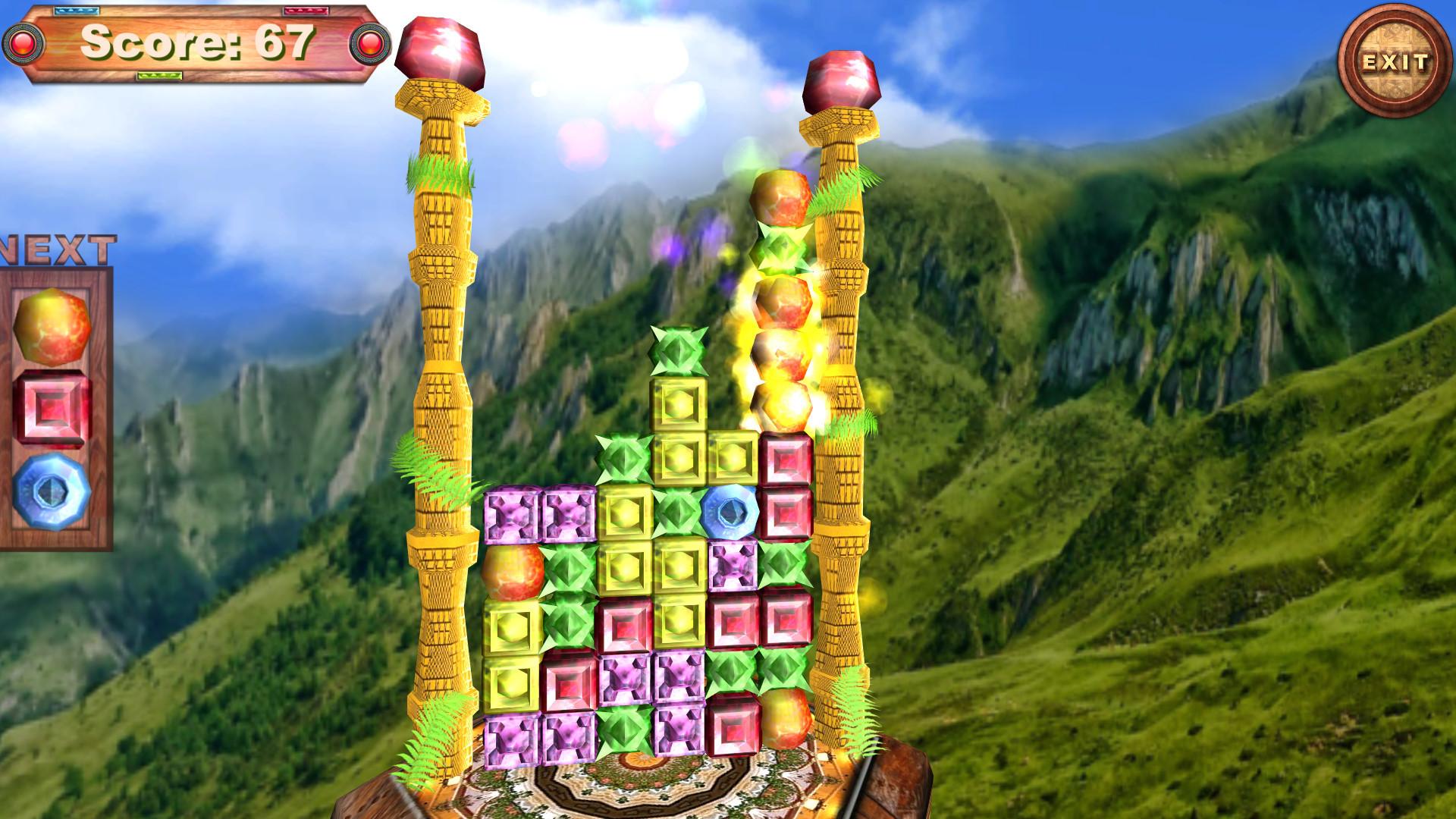1456x819 pixels.
Task: Click the orange orb near the bottom right of board
Action: coord(785,720)
